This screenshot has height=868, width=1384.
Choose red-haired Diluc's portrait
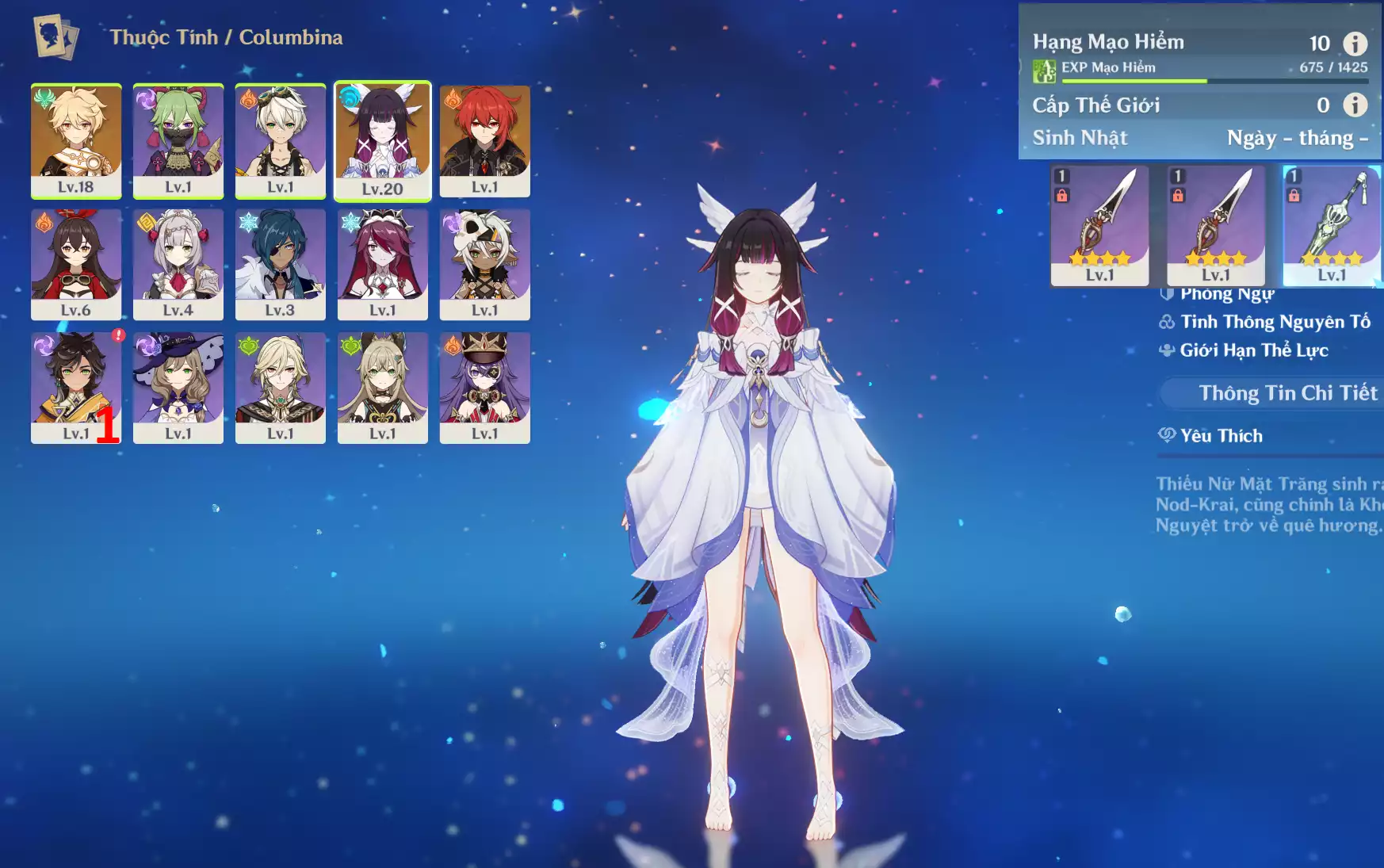485,140
